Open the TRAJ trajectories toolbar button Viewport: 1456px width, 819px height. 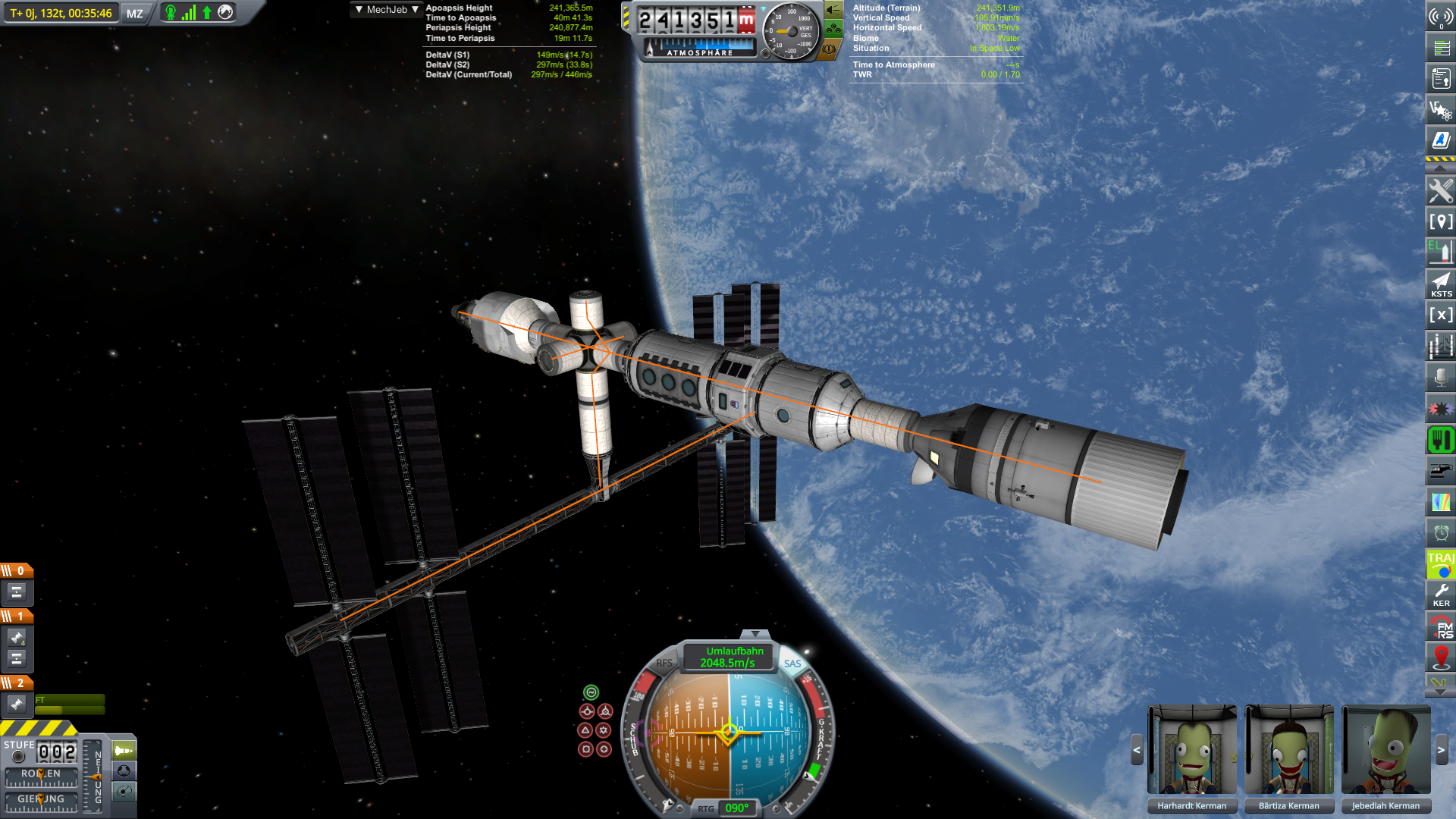(1441, 563)
